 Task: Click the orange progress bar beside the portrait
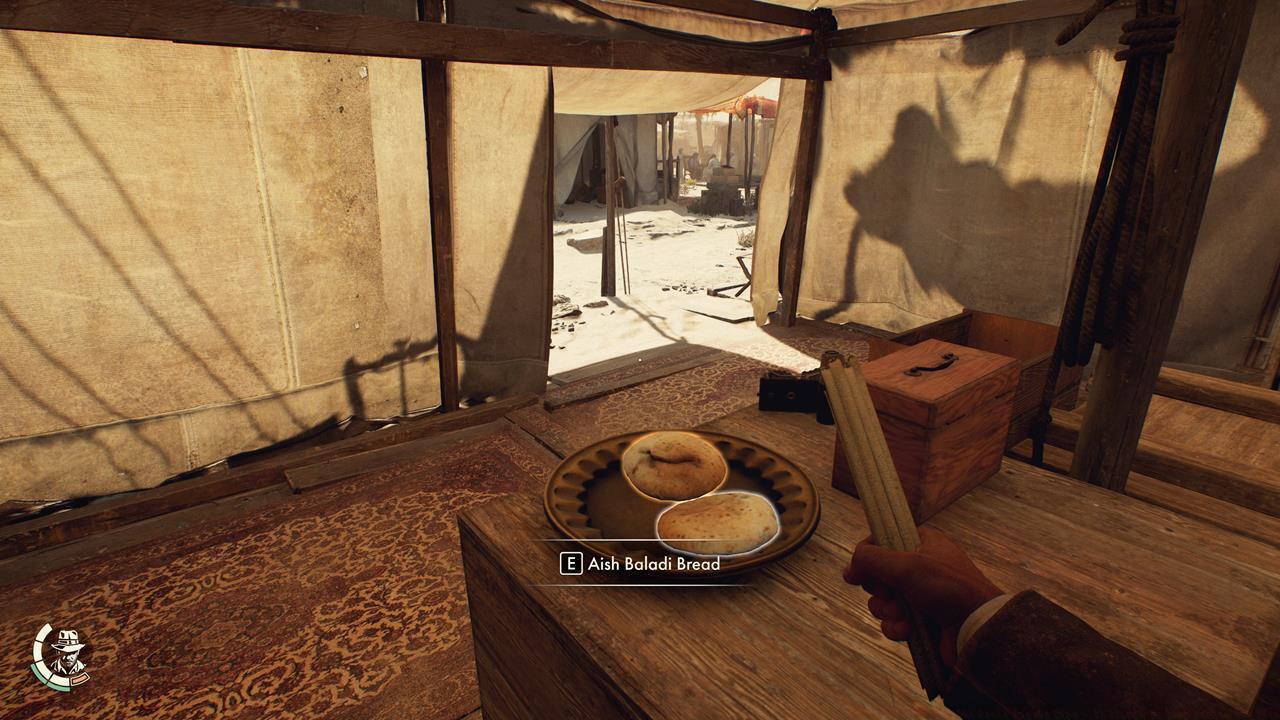click(x=81, y=678)
